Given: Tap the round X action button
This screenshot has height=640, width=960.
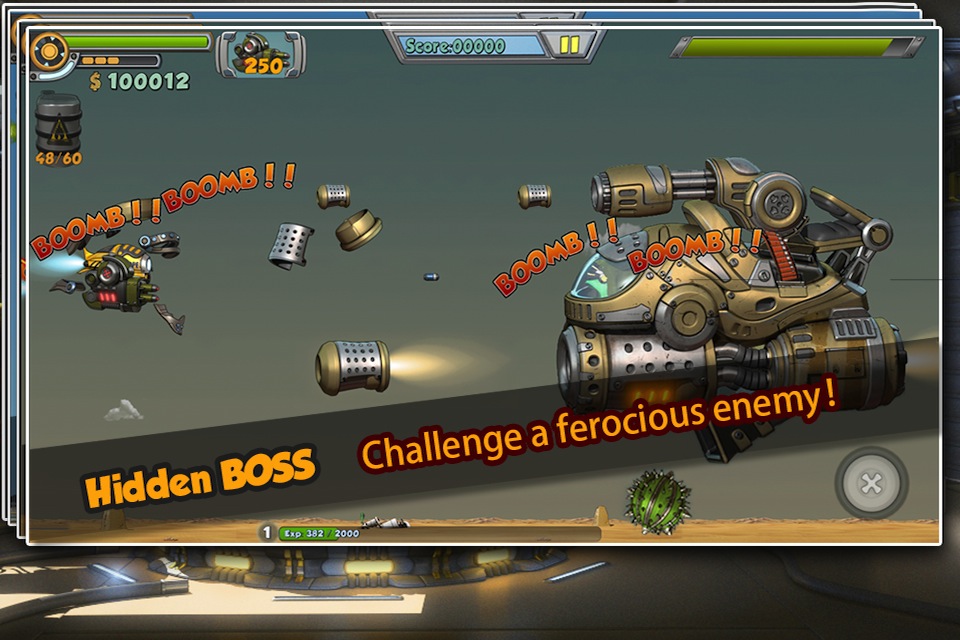Looking at the screenshot, I should 872,484.
